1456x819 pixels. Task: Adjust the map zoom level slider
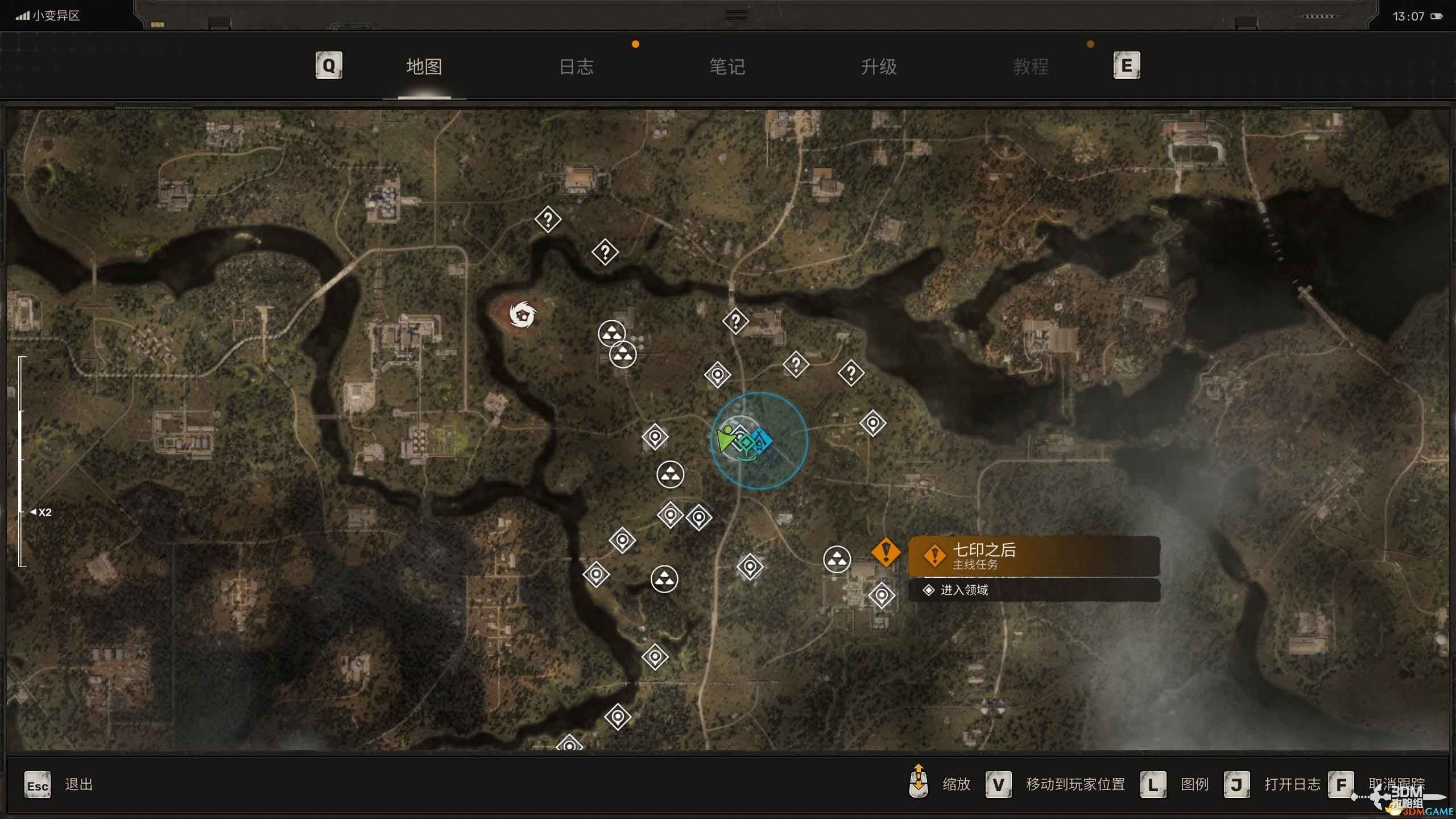[x=22, y=461]
